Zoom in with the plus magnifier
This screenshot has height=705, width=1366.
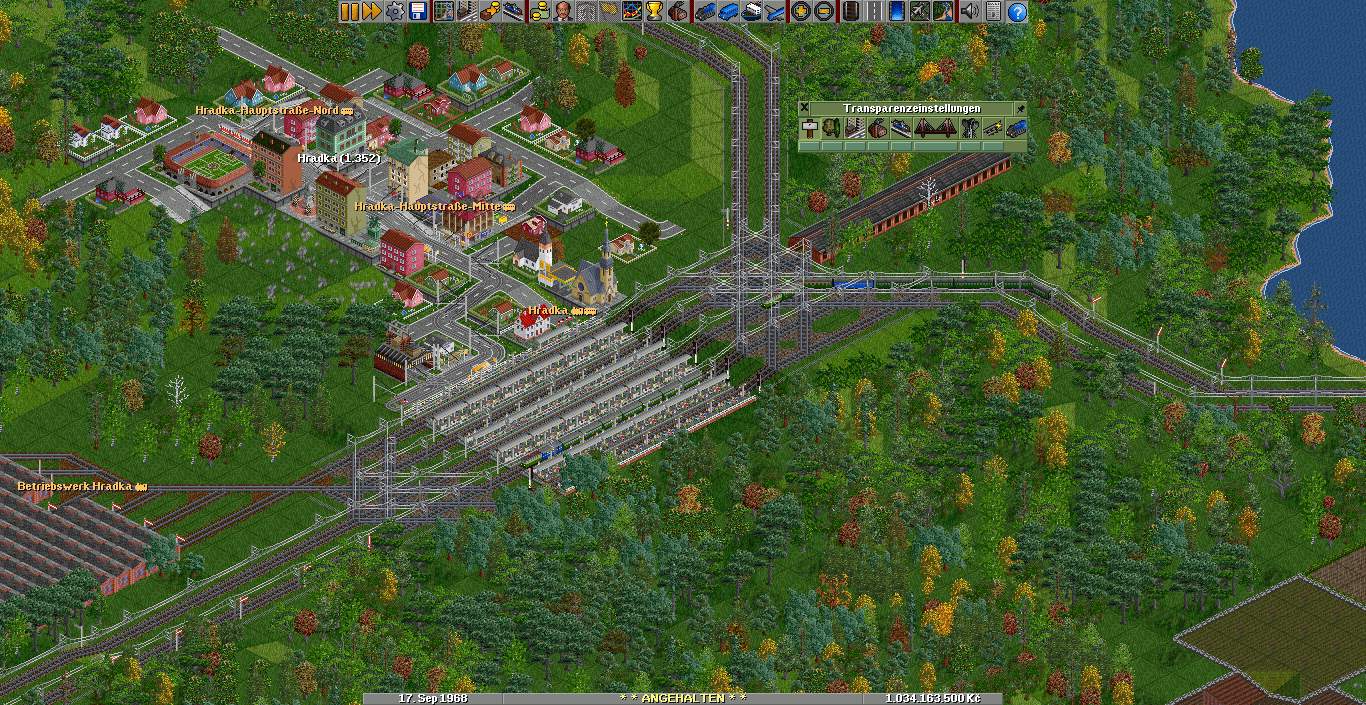[x=800, y=11]
